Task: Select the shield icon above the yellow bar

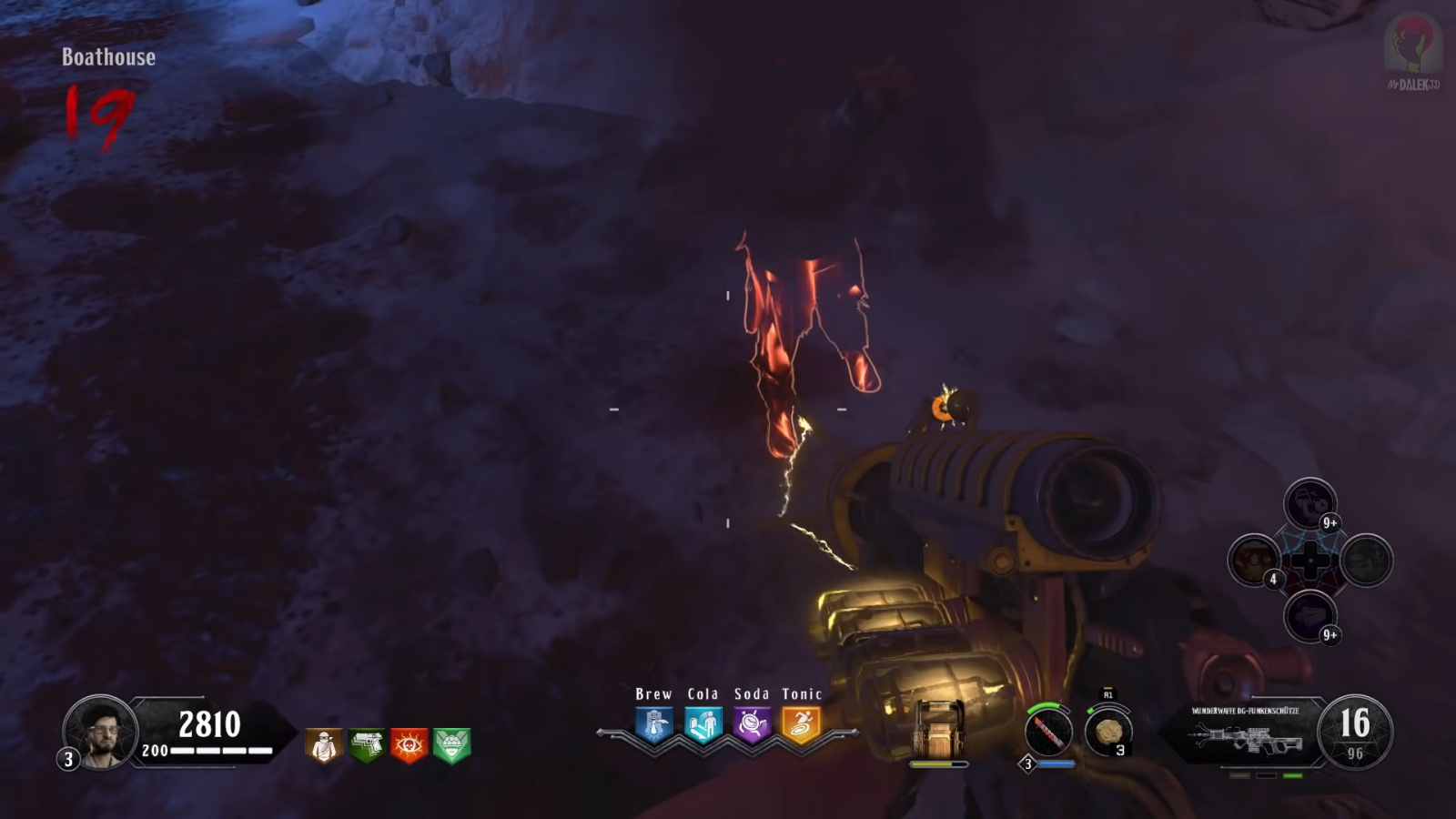Action: coord(938,728)
